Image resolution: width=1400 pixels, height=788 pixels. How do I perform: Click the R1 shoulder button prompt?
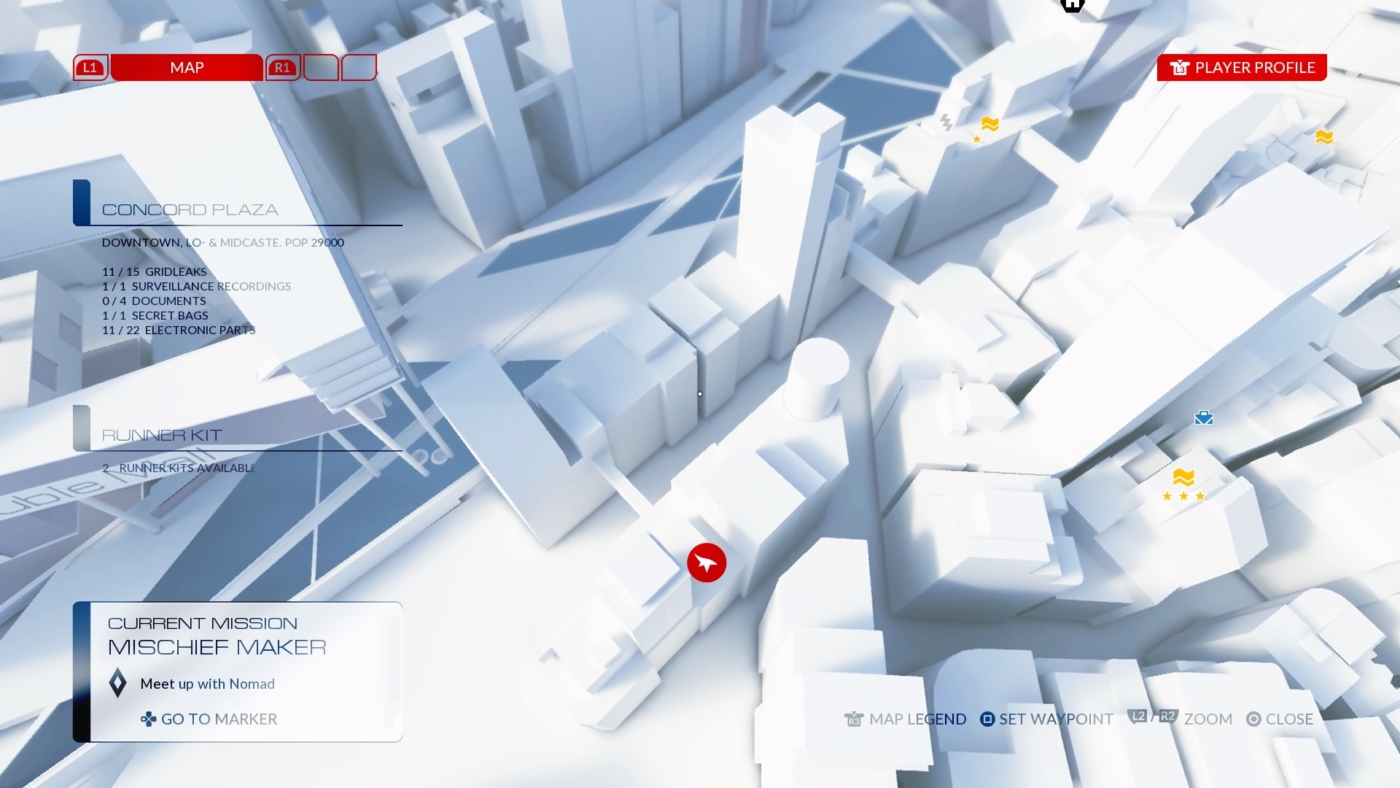click(x=281, y=67)
